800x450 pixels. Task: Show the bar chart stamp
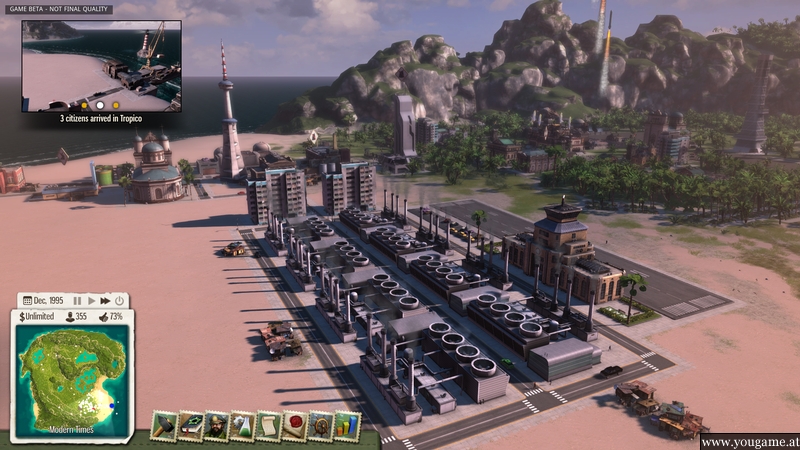(346, 426)
